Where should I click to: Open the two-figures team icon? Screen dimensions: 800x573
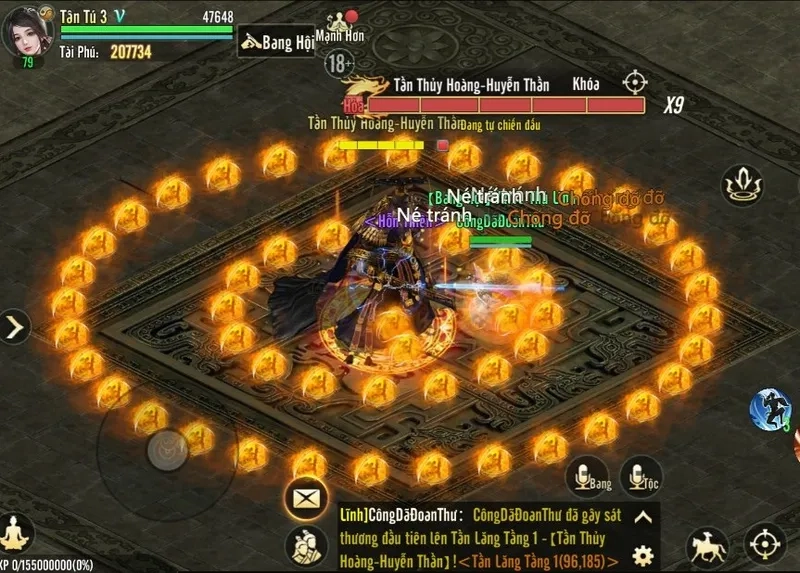(305, 546)
